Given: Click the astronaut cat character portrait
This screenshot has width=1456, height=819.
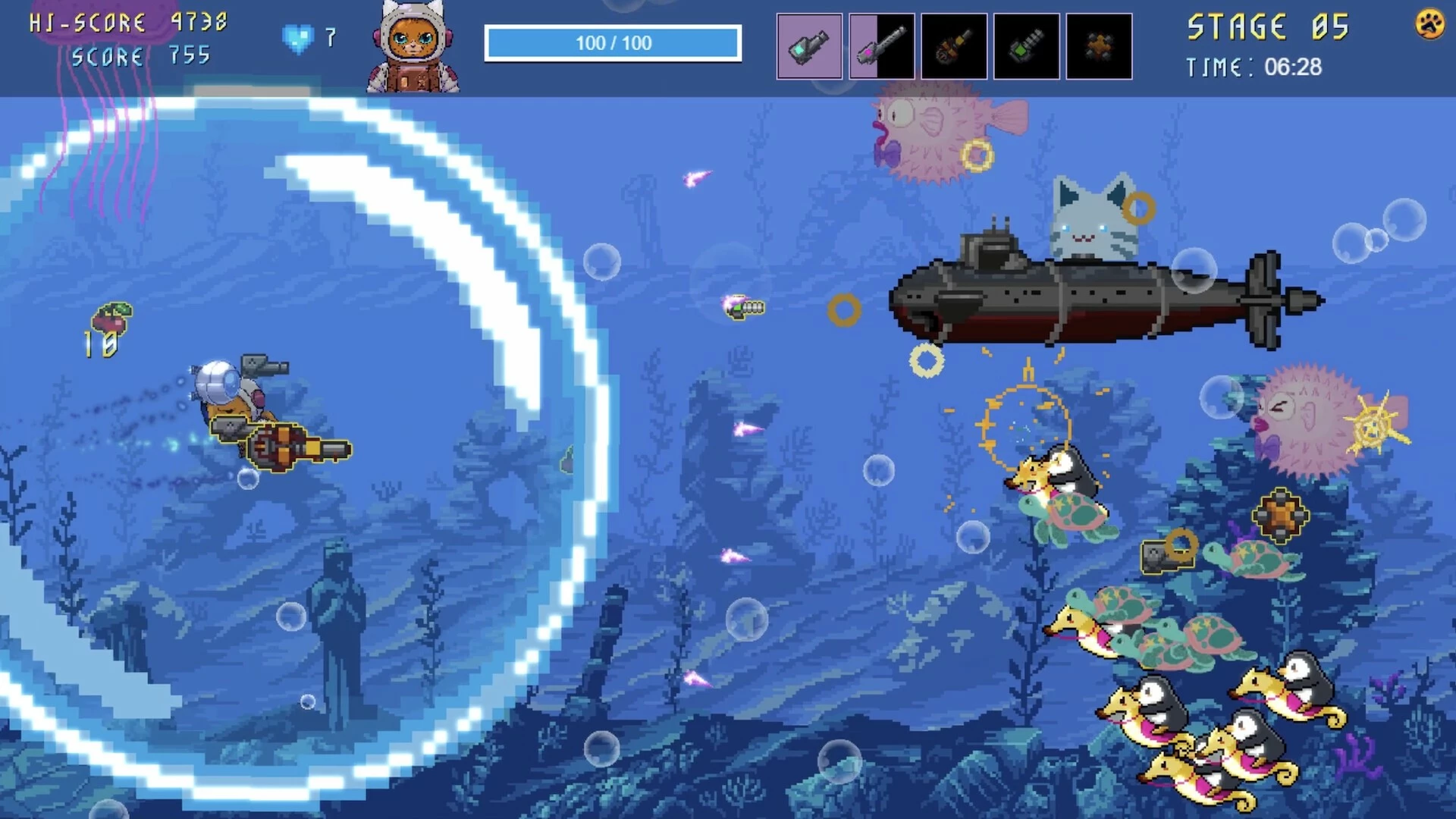Looking at the screenshot, I should click(413, 47).
